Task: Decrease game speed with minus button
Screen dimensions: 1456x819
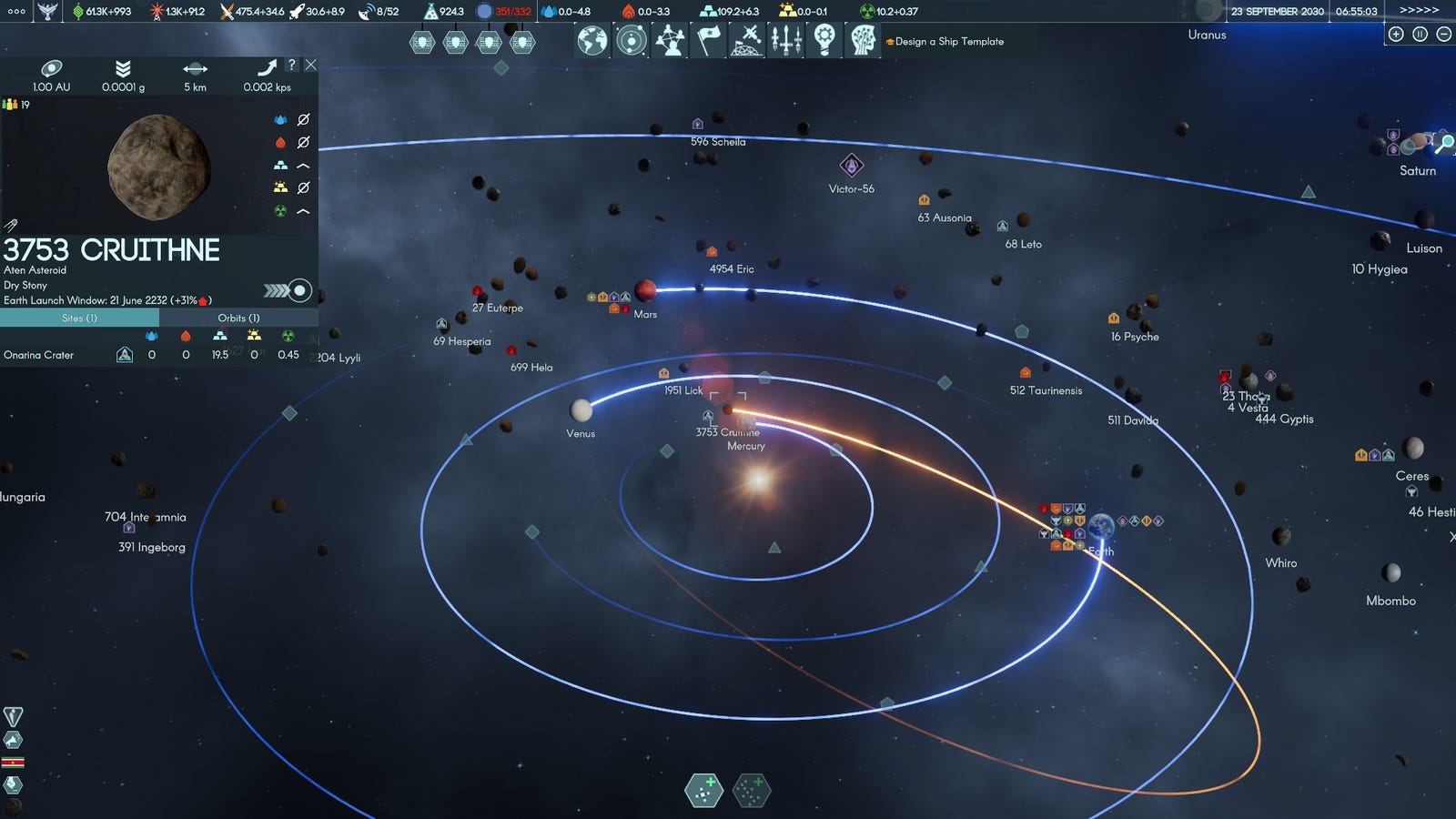Action: tap(1443, 35)
